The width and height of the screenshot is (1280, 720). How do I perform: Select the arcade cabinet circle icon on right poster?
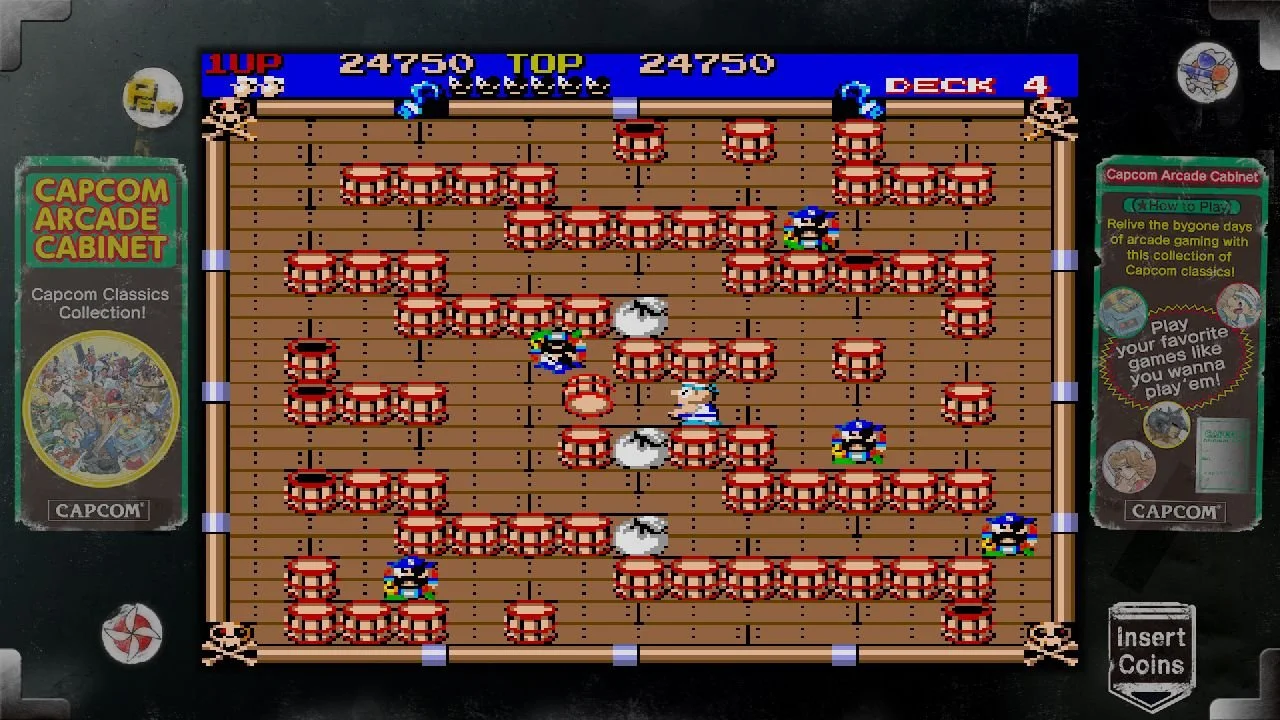coord(1124,313)
